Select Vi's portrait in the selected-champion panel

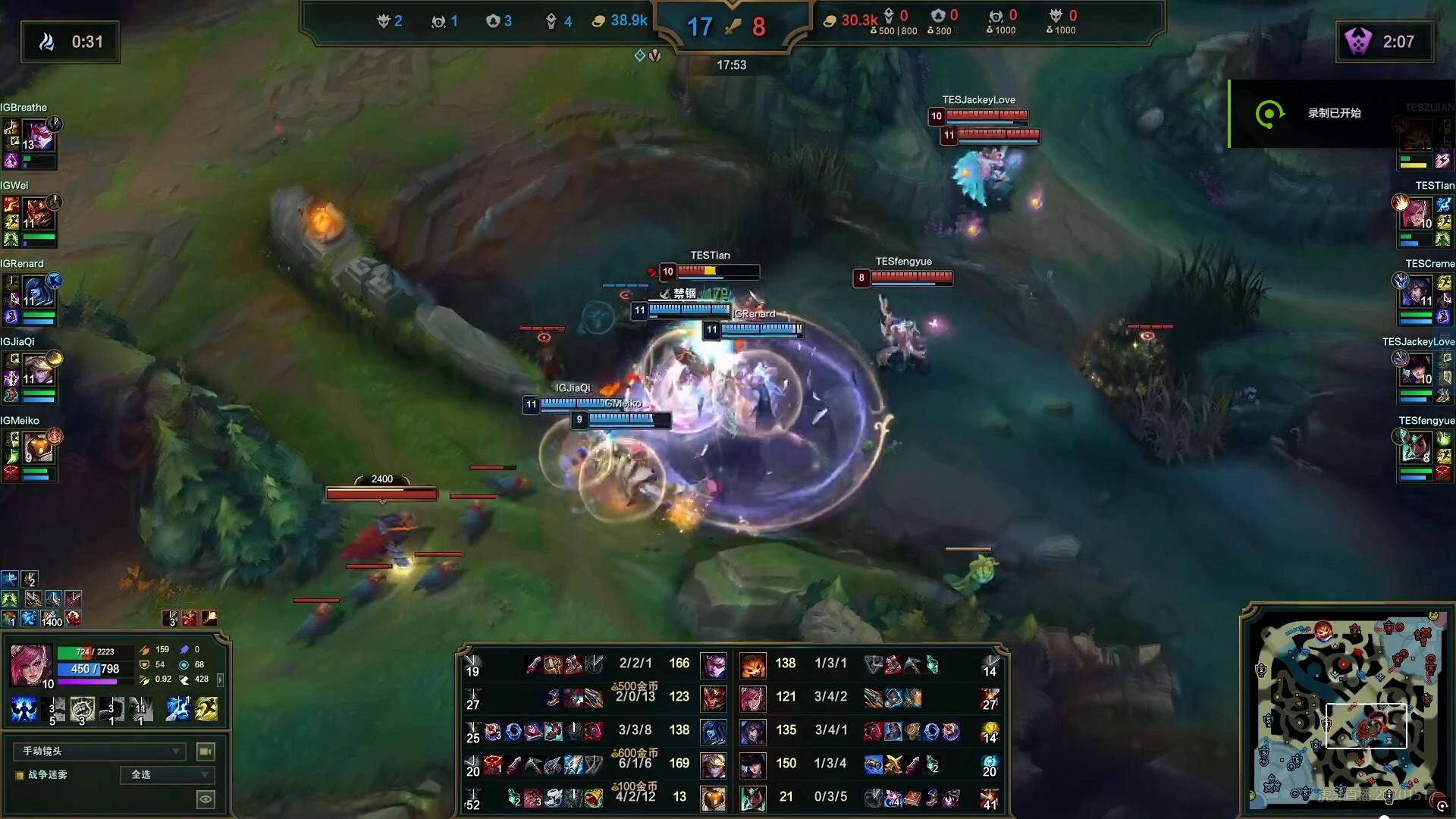pos(31,665)
